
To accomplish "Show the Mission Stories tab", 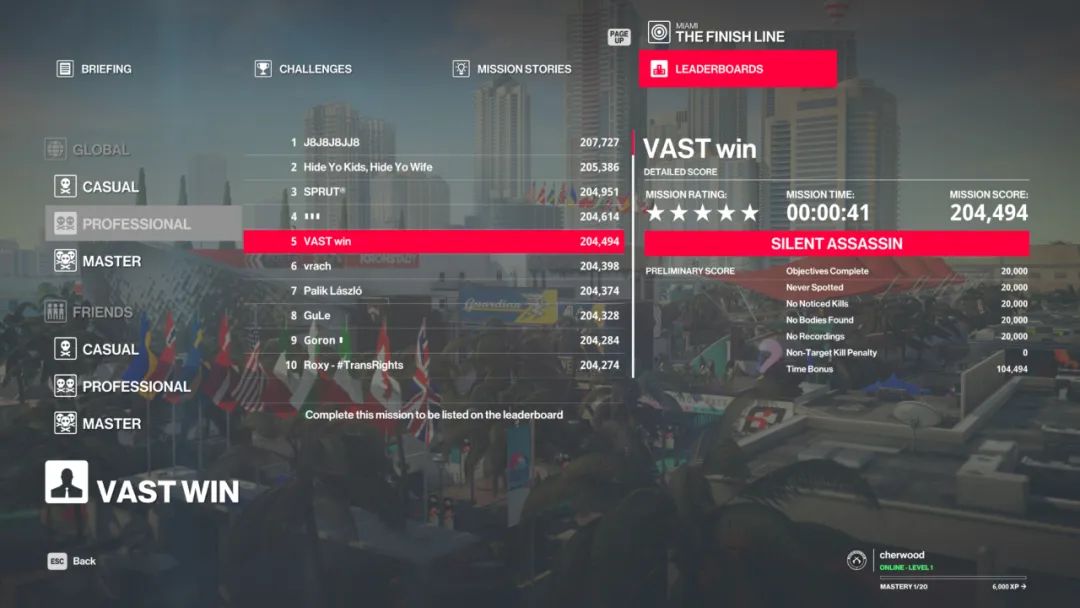I will (x=512, y=69).
